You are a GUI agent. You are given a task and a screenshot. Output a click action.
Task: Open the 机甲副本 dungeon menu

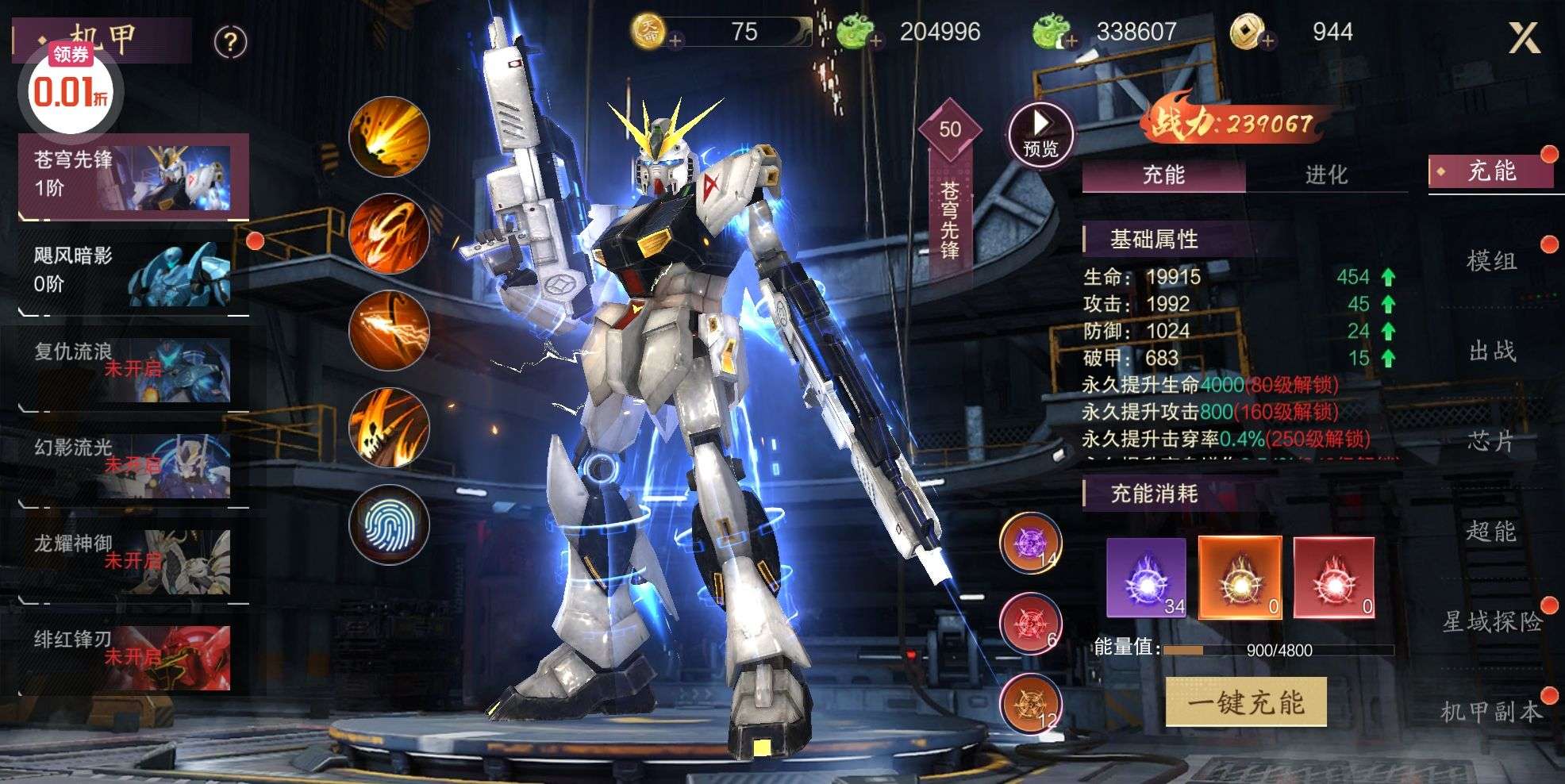[x=1491, y=712]
